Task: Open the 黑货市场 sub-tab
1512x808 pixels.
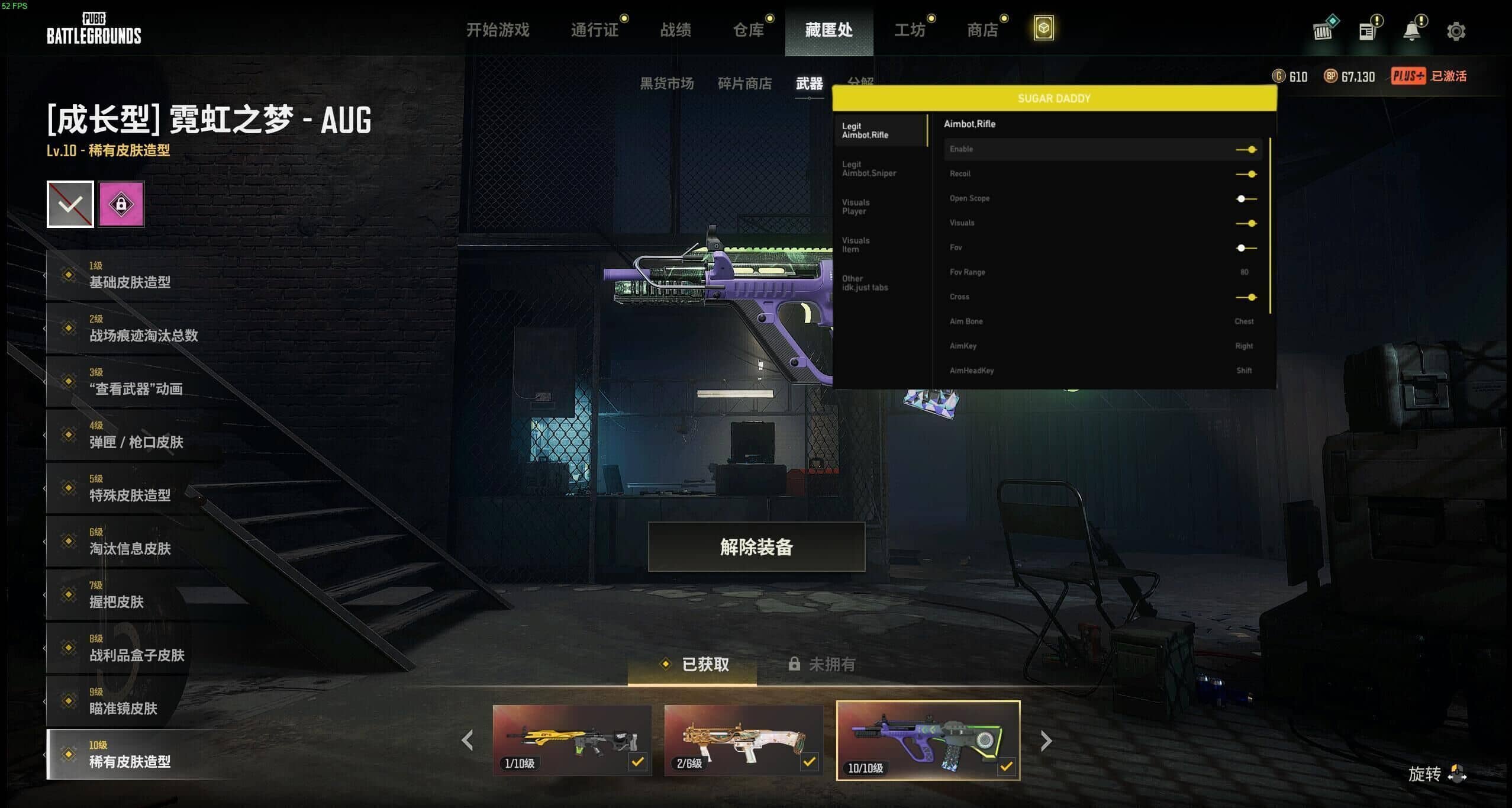Action: point(666,83)
